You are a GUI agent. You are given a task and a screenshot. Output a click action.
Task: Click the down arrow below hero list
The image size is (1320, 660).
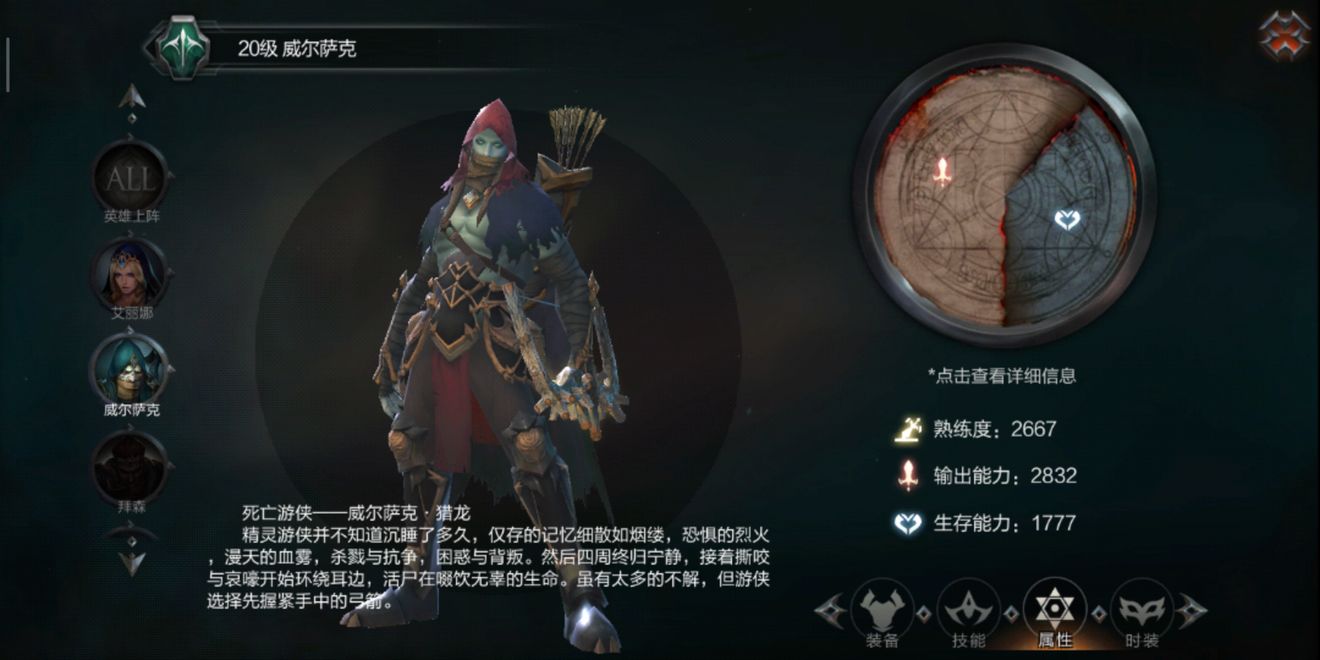click(132, 561)
